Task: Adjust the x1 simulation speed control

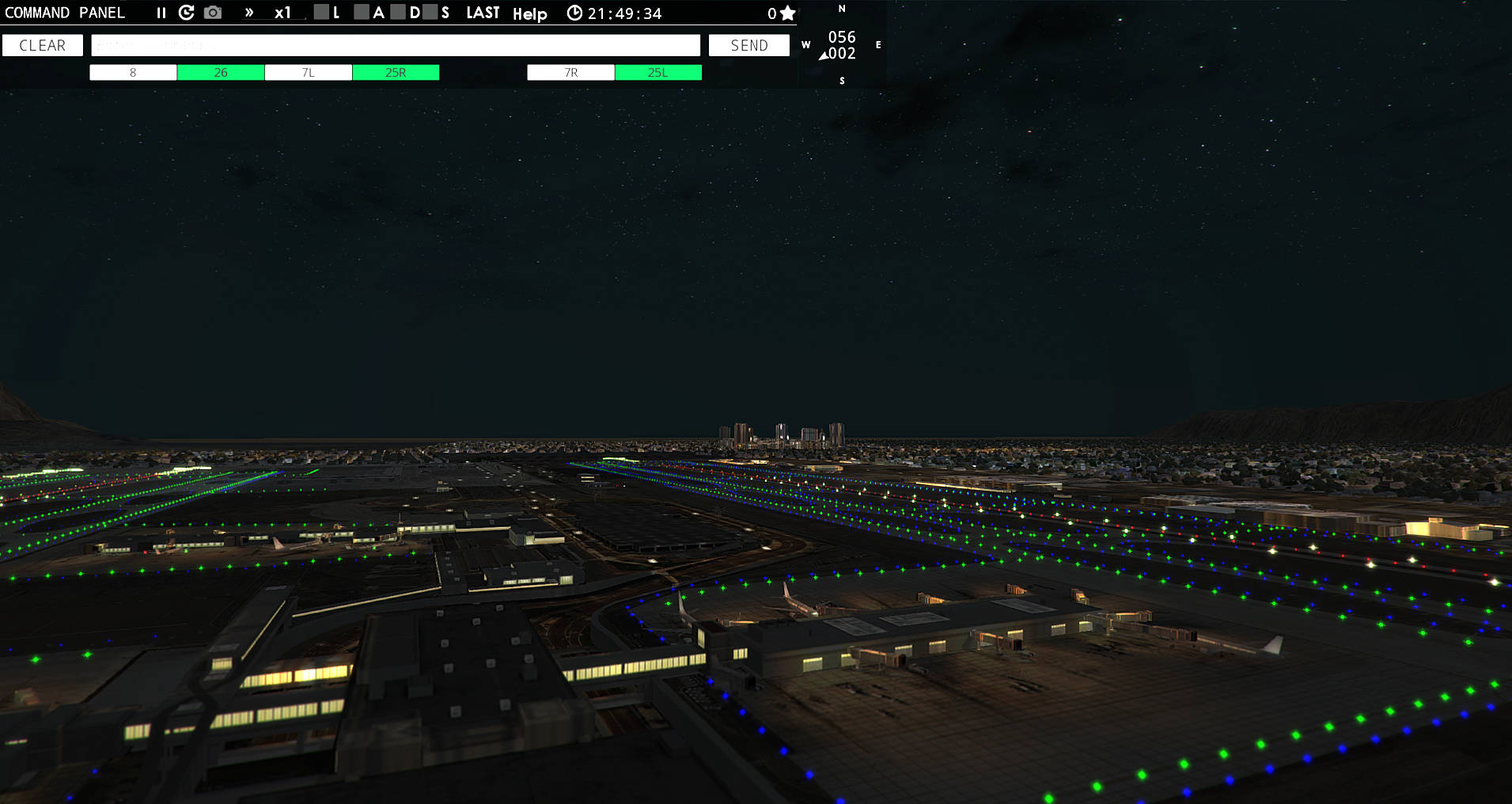Action: pyautogui.click(x=282, y=13)
